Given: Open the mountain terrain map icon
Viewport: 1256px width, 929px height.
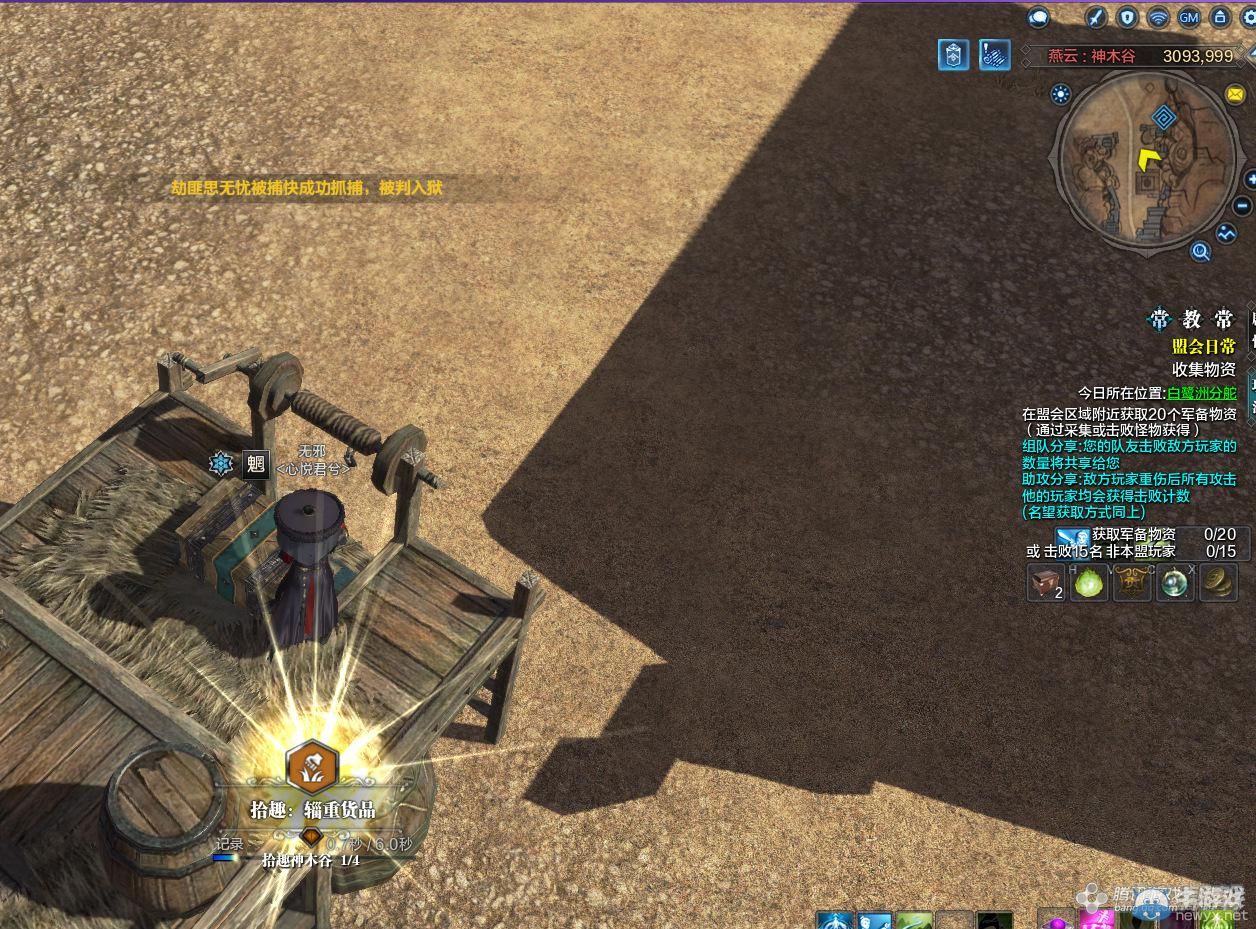Looking at the screenshot, I should [x=1227, y=233].
